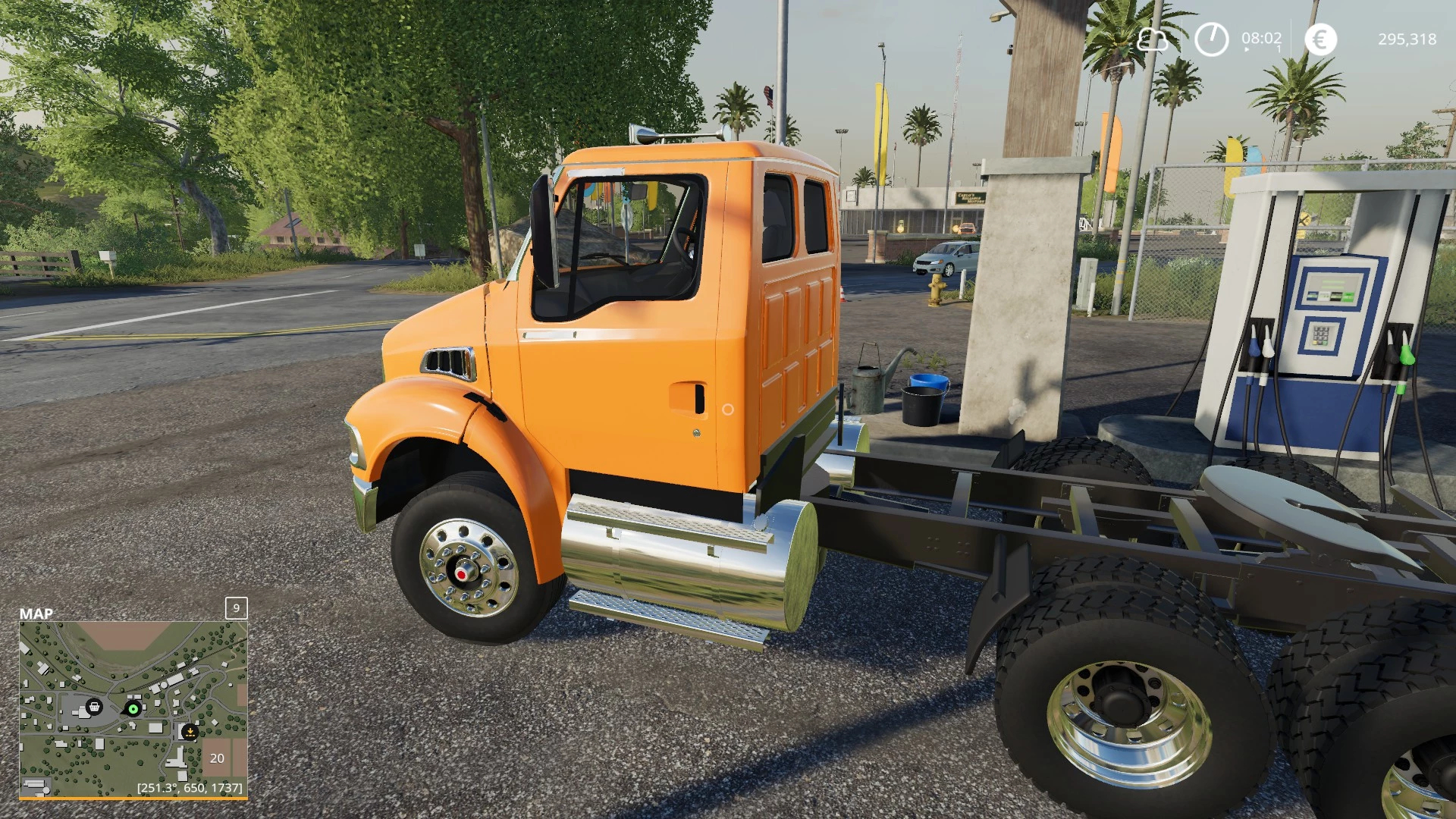The image size is (1456, 819).
Task: Select the shop basket marker on the minimap
Action: (94, 707)
